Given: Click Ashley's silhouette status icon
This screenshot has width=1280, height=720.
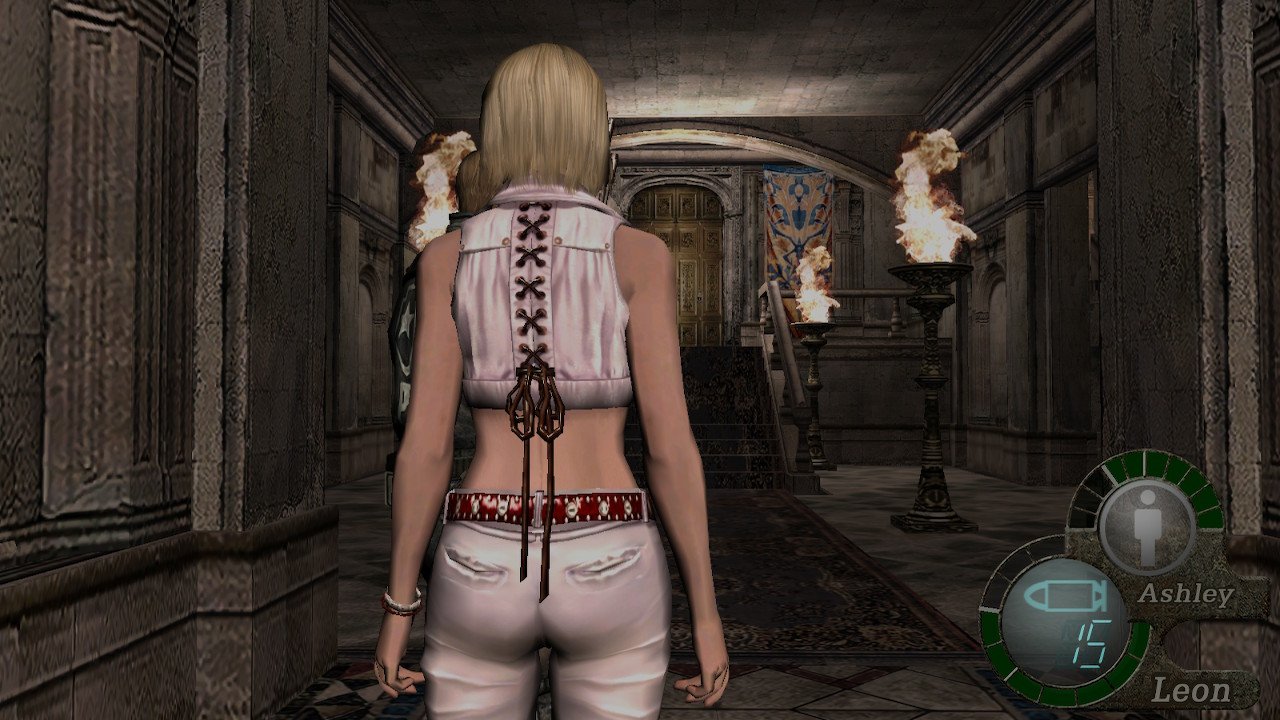Looking at the screenshot, I should coord(1146,525).
